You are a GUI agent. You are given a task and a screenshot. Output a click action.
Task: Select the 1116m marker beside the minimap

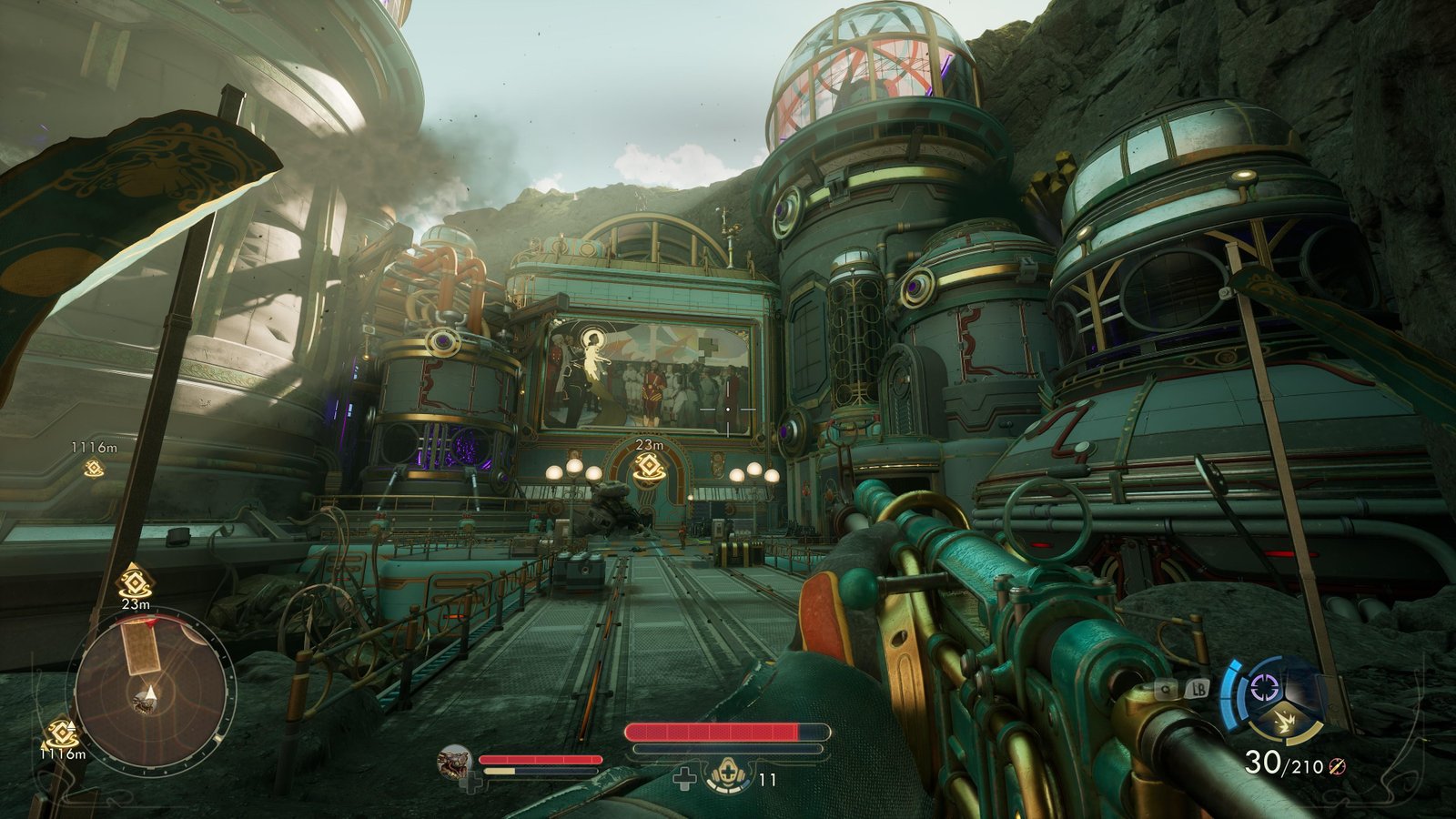coord(62,733)
